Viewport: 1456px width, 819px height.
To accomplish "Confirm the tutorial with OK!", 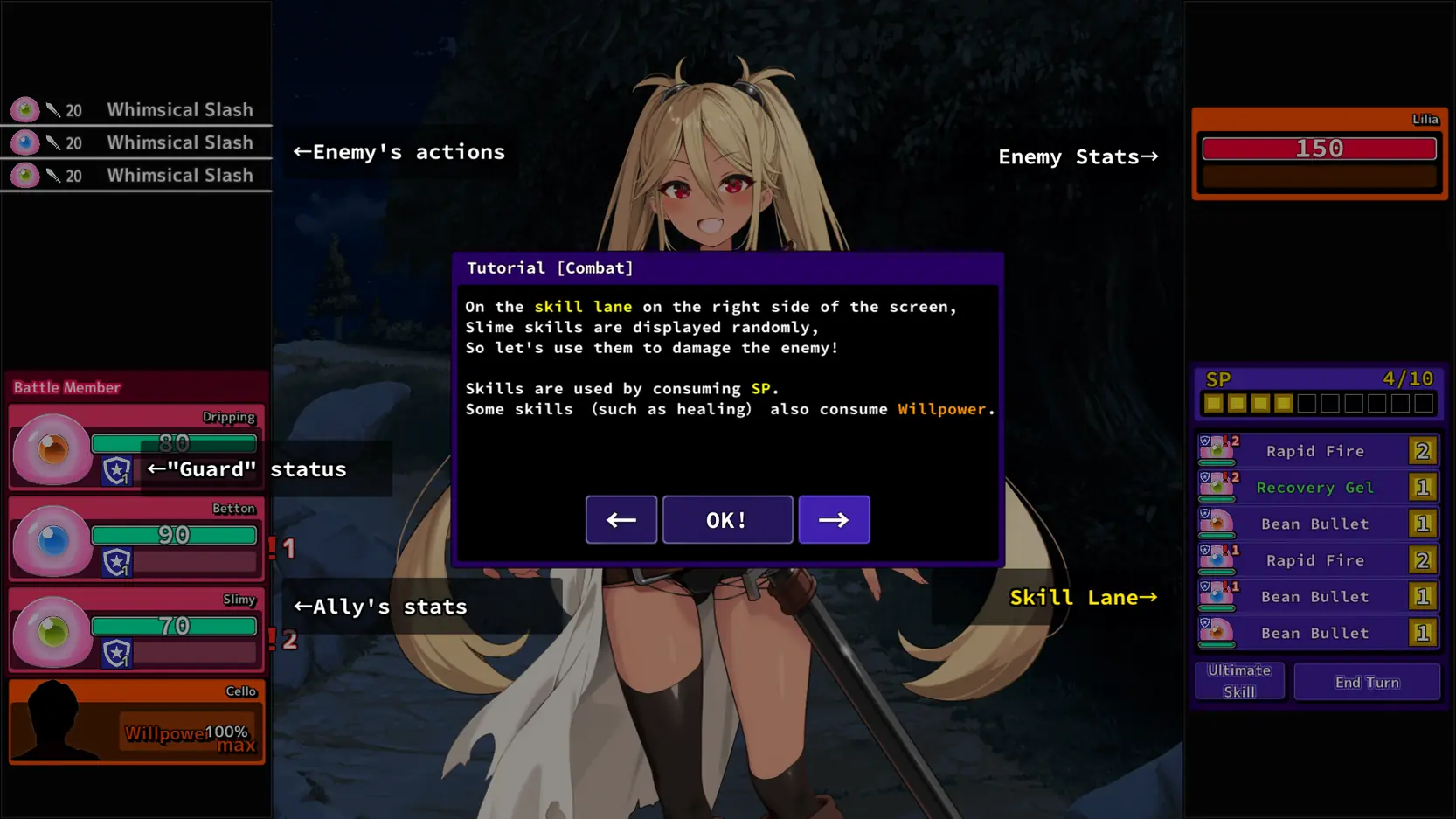I will pyautogui.click(x=727, y=520).
